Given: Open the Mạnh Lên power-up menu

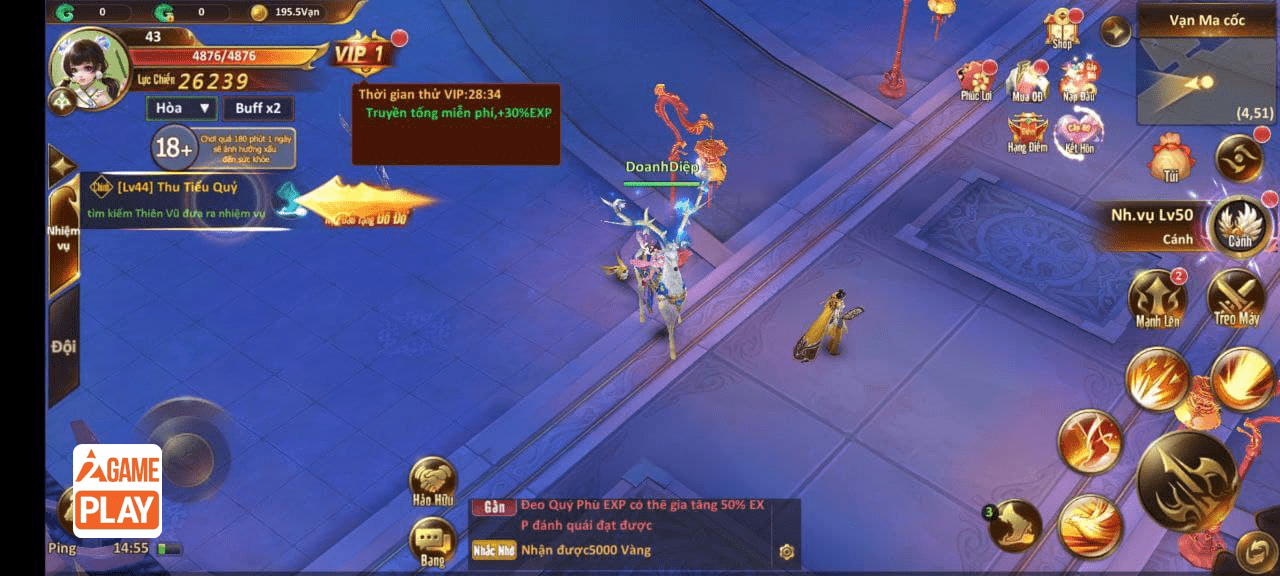Looking at the screenshot, I should coord(1157,298).
